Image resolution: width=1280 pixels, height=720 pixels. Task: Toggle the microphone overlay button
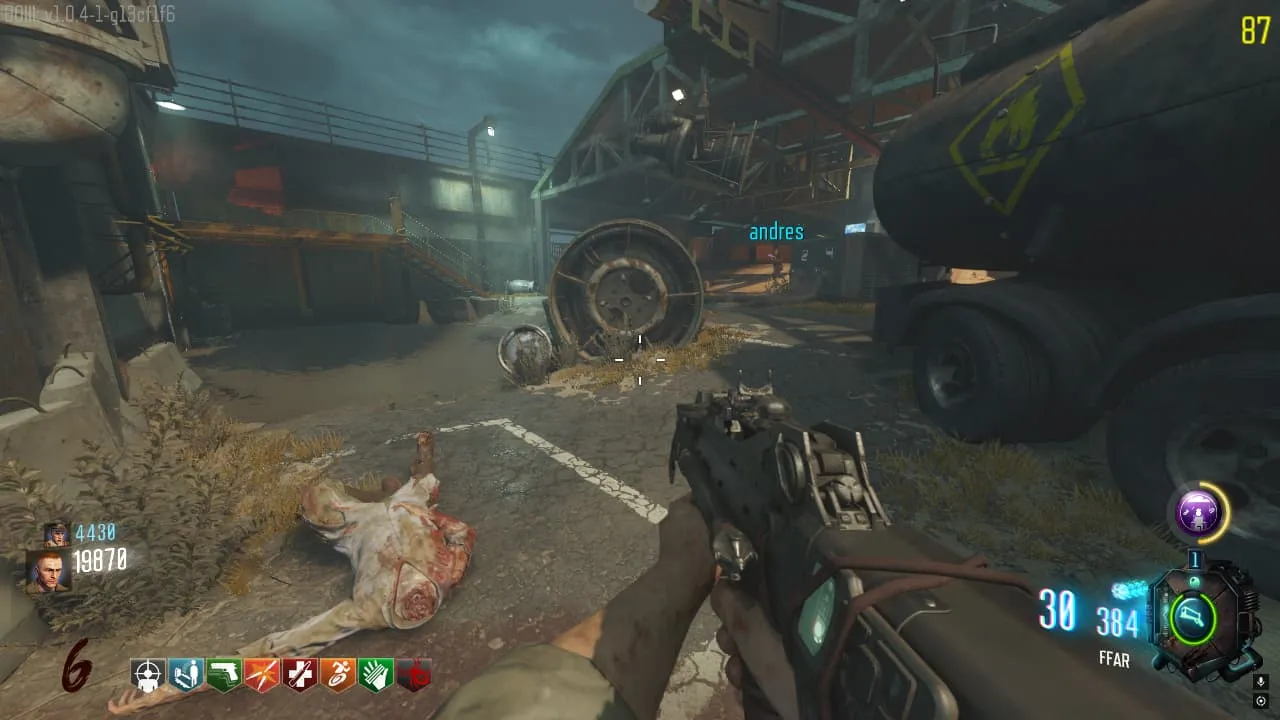tap(1260, 682)
